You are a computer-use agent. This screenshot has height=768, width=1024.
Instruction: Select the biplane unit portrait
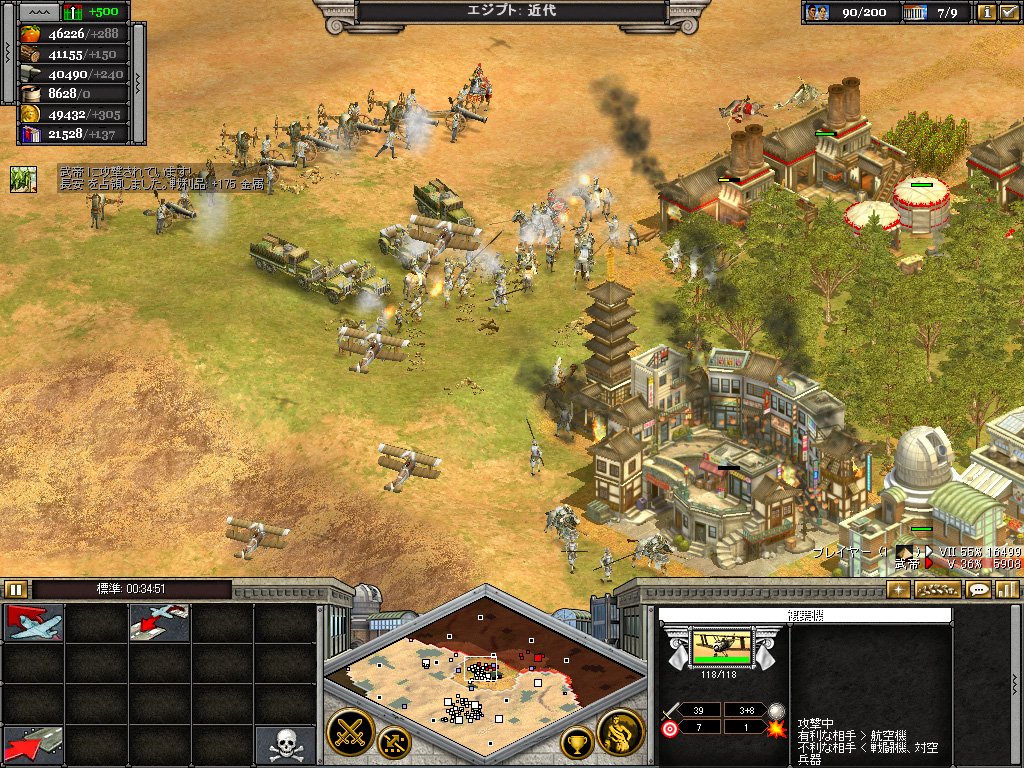point(720,648)
